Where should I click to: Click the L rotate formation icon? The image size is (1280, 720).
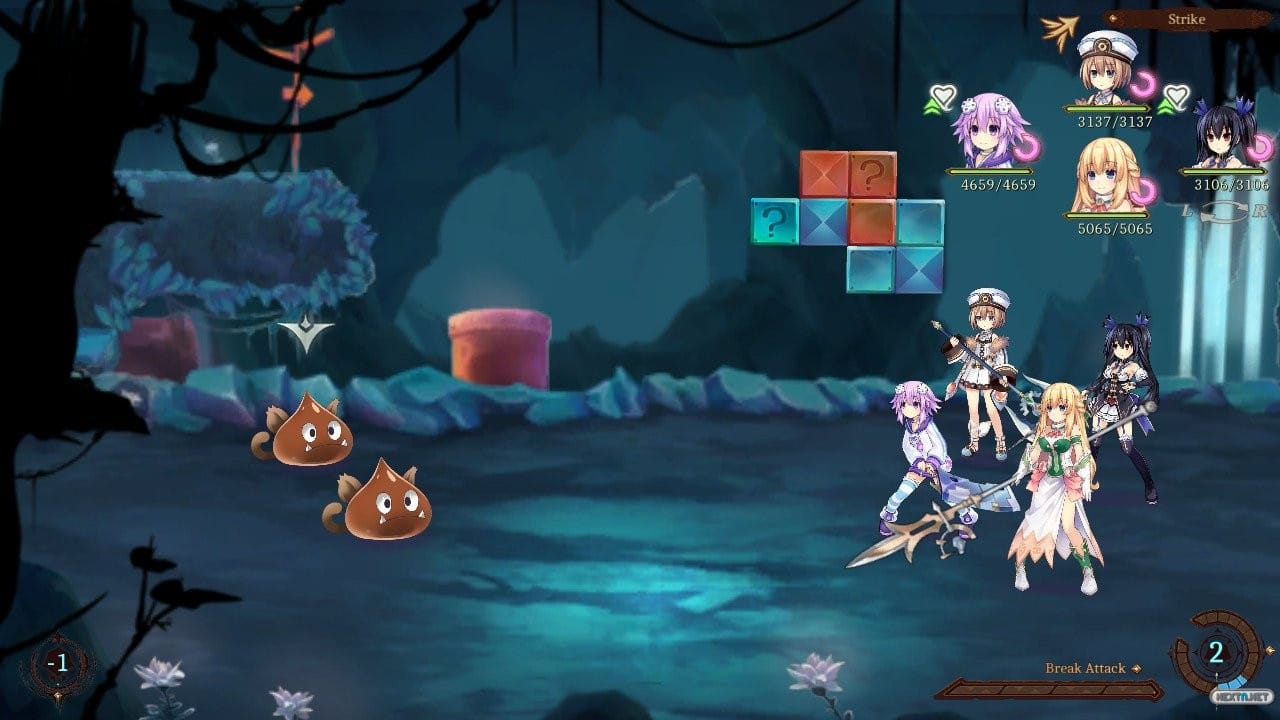[x=1187, y=210]
